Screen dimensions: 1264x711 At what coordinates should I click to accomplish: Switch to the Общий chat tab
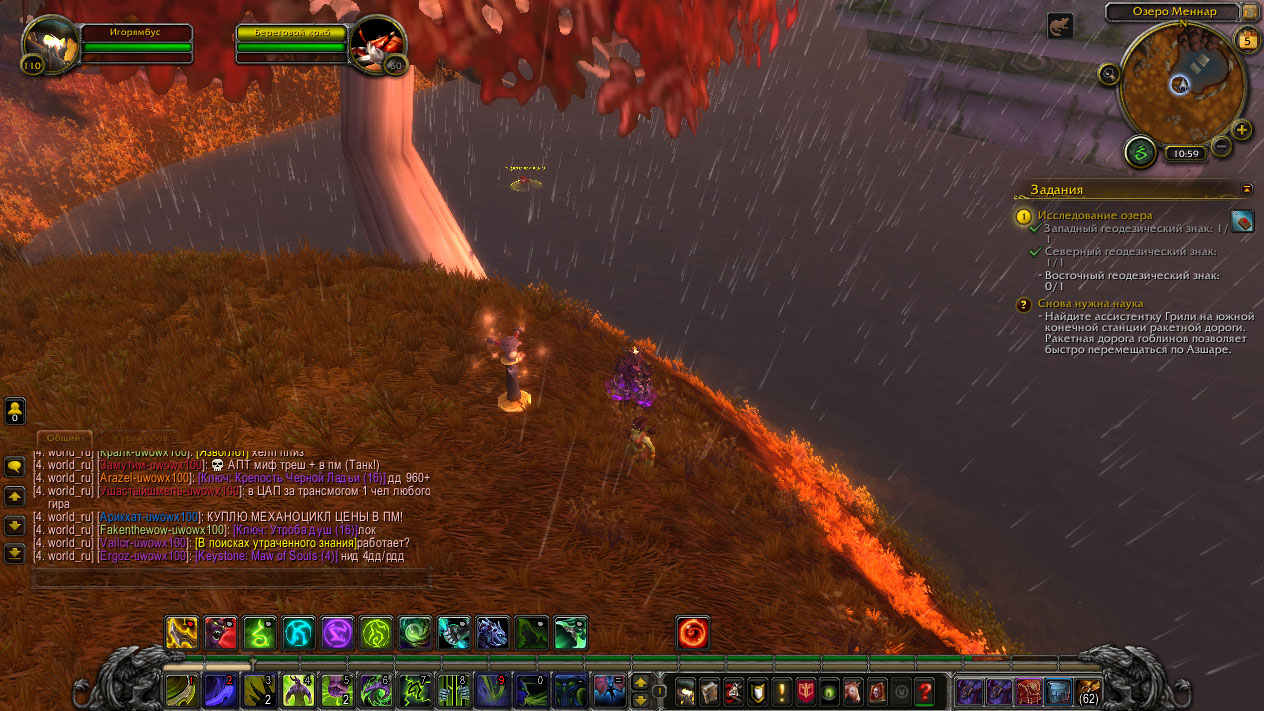click(64, 438)
